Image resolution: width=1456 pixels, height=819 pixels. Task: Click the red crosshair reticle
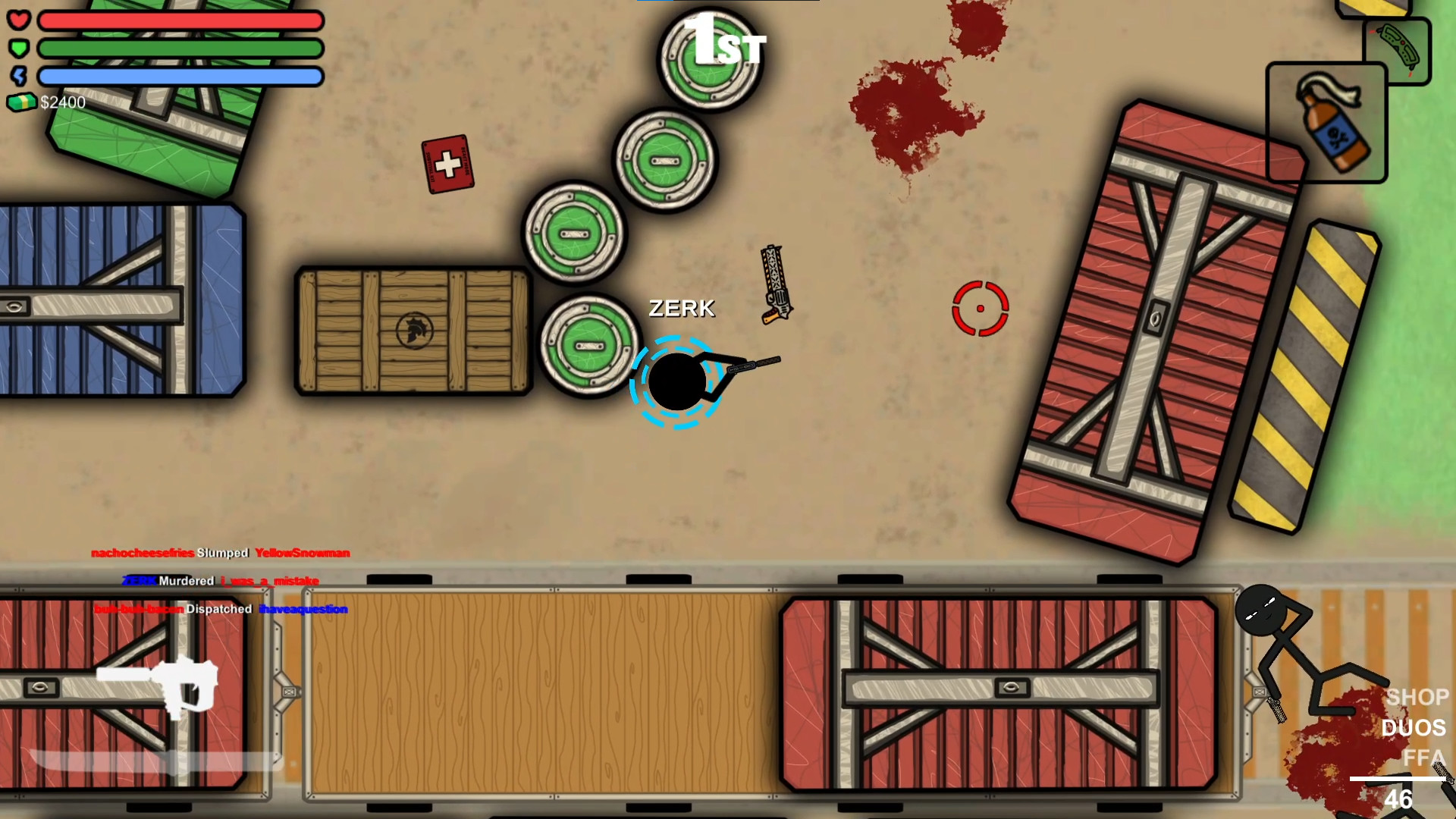coord(981,309)
